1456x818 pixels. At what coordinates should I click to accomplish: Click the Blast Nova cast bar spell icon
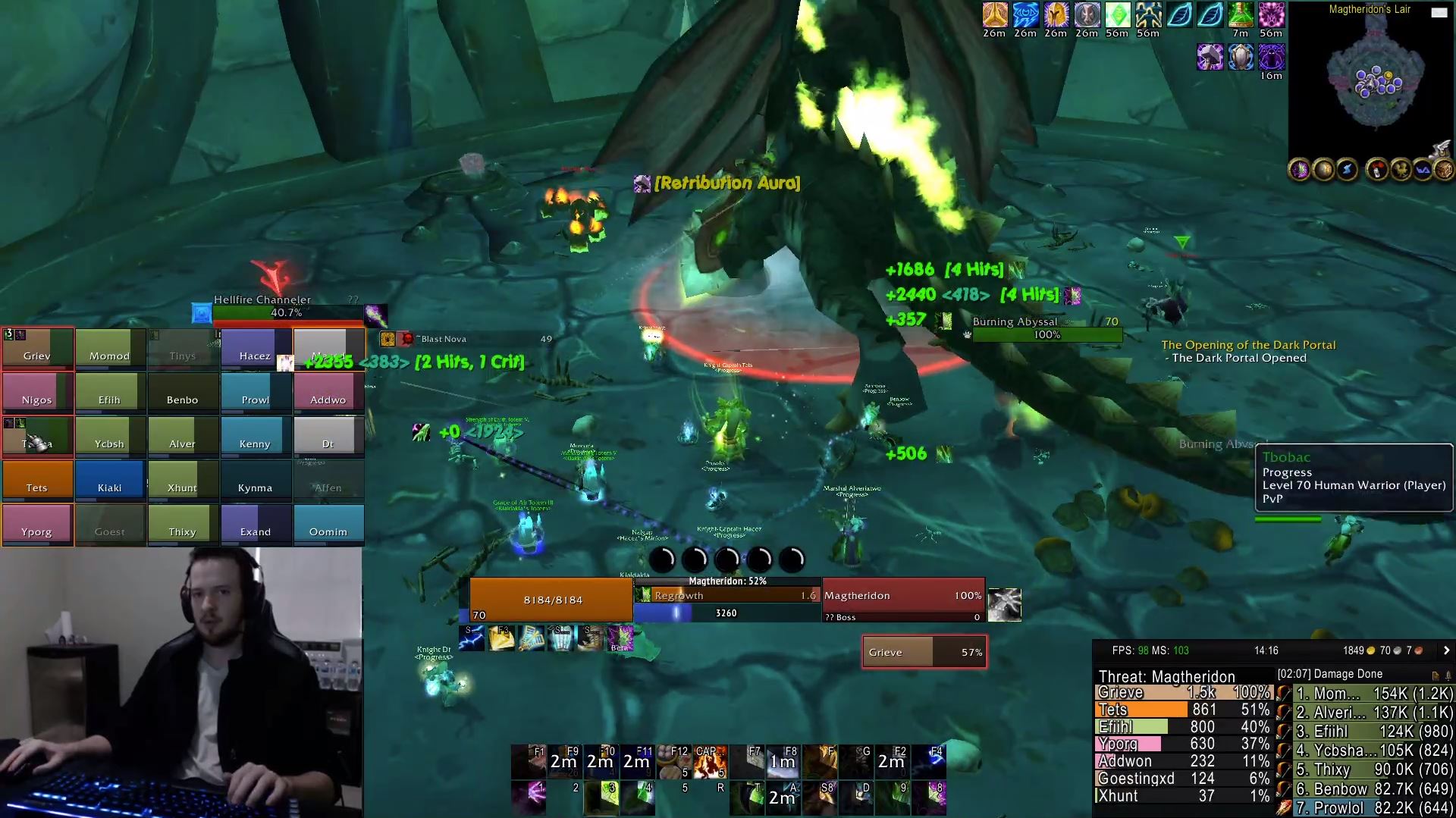[x=387, y=339]
